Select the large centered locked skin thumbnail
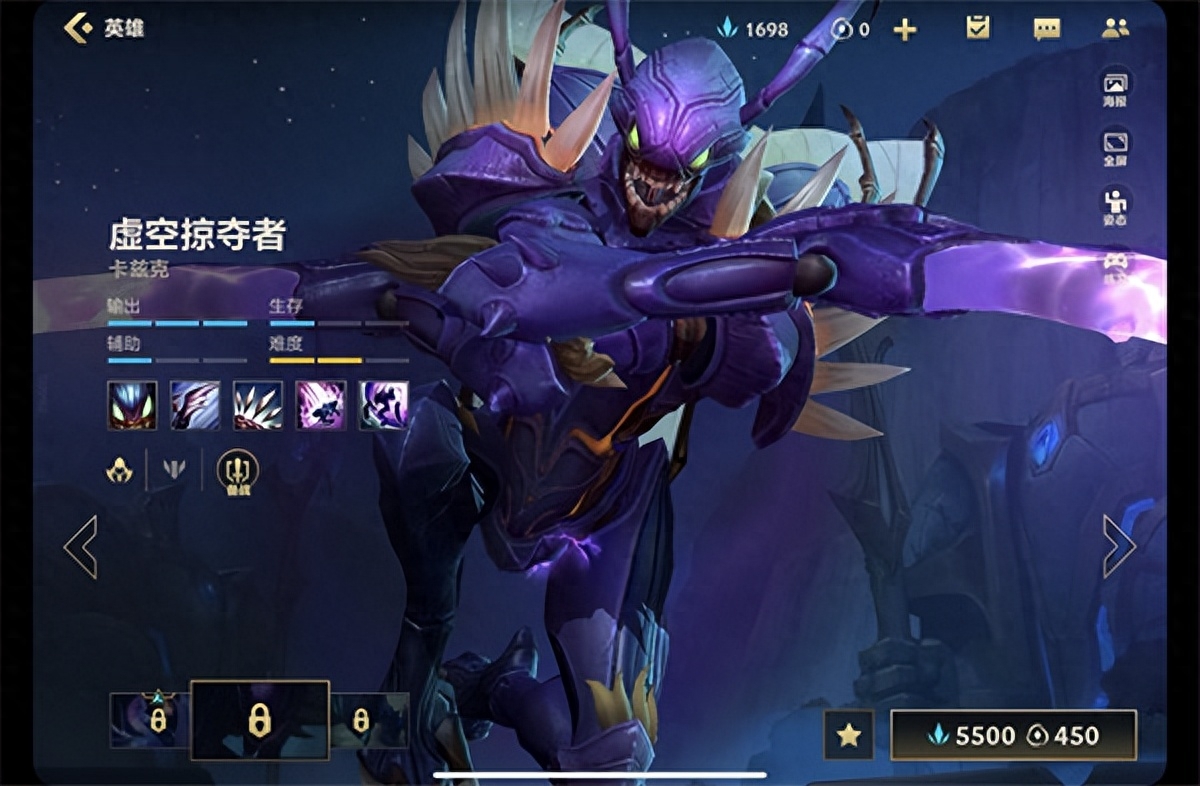Viewport: 1200px width, 786px height. [259, 720]
